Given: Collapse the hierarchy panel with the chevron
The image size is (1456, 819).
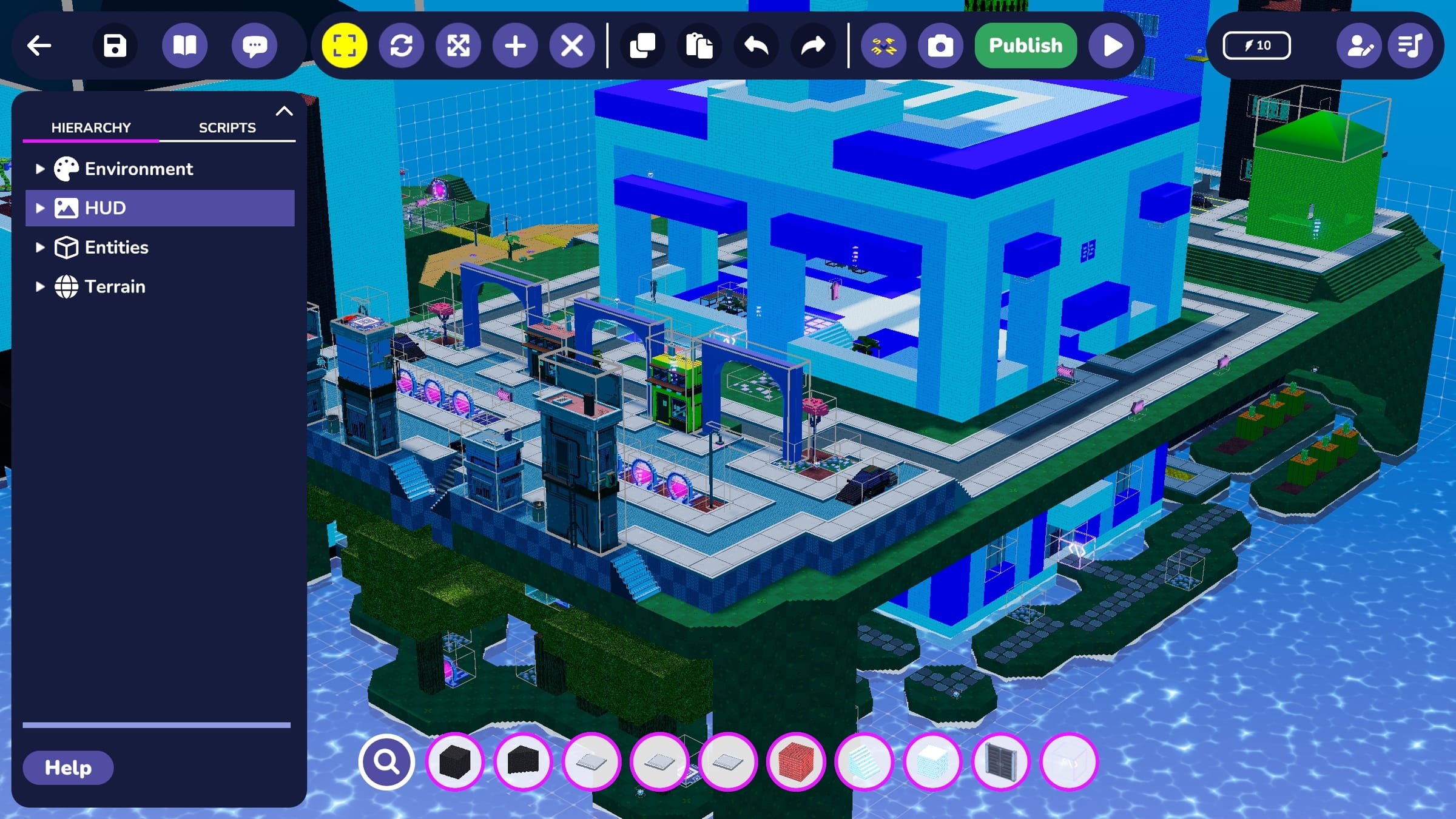Looking at the screenshot, I should 284,110.
